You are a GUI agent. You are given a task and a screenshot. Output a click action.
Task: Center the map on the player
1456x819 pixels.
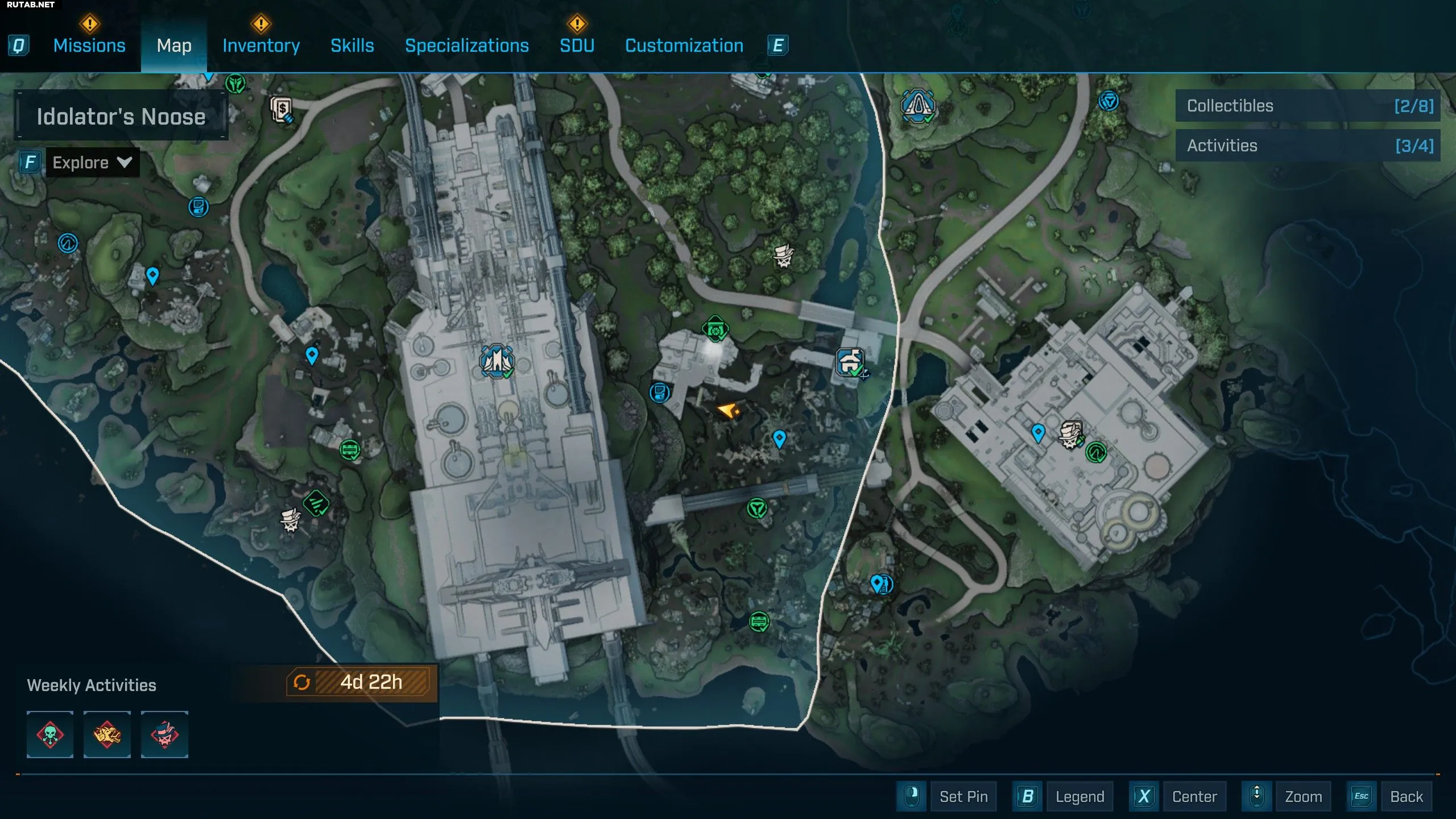point(1194,796)
